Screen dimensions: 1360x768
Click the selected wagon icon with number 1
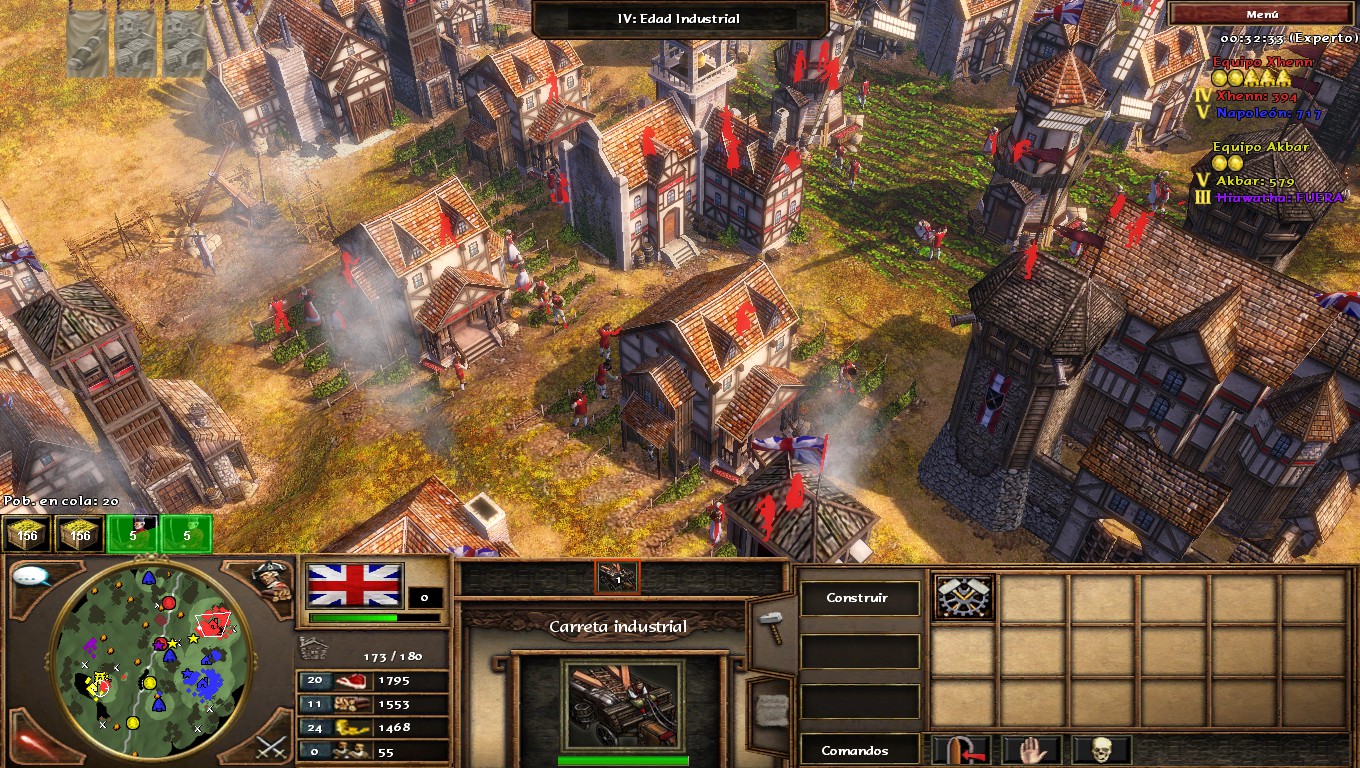(617, 576)
